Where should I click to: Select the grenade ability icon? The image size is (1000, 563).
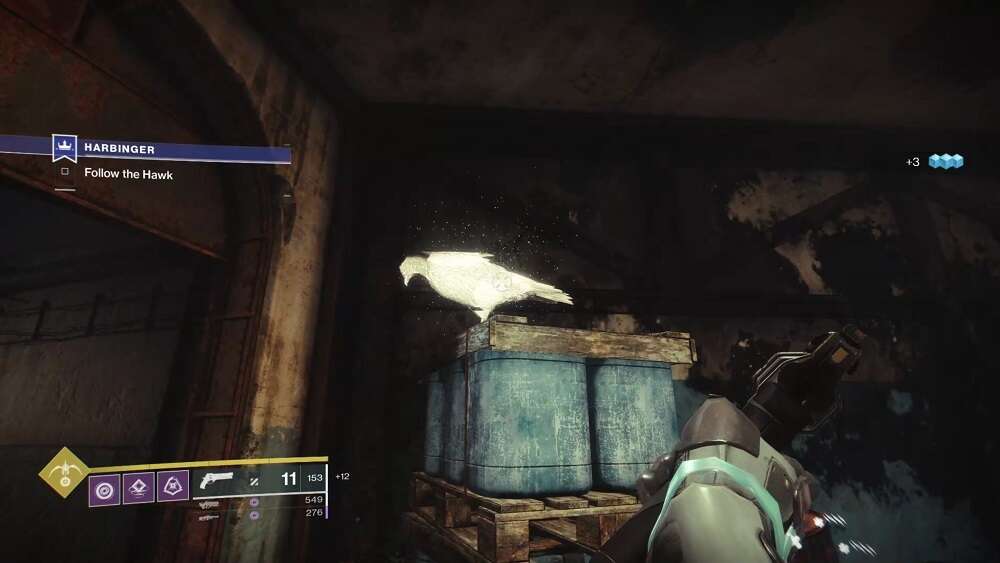coord(104,489)
